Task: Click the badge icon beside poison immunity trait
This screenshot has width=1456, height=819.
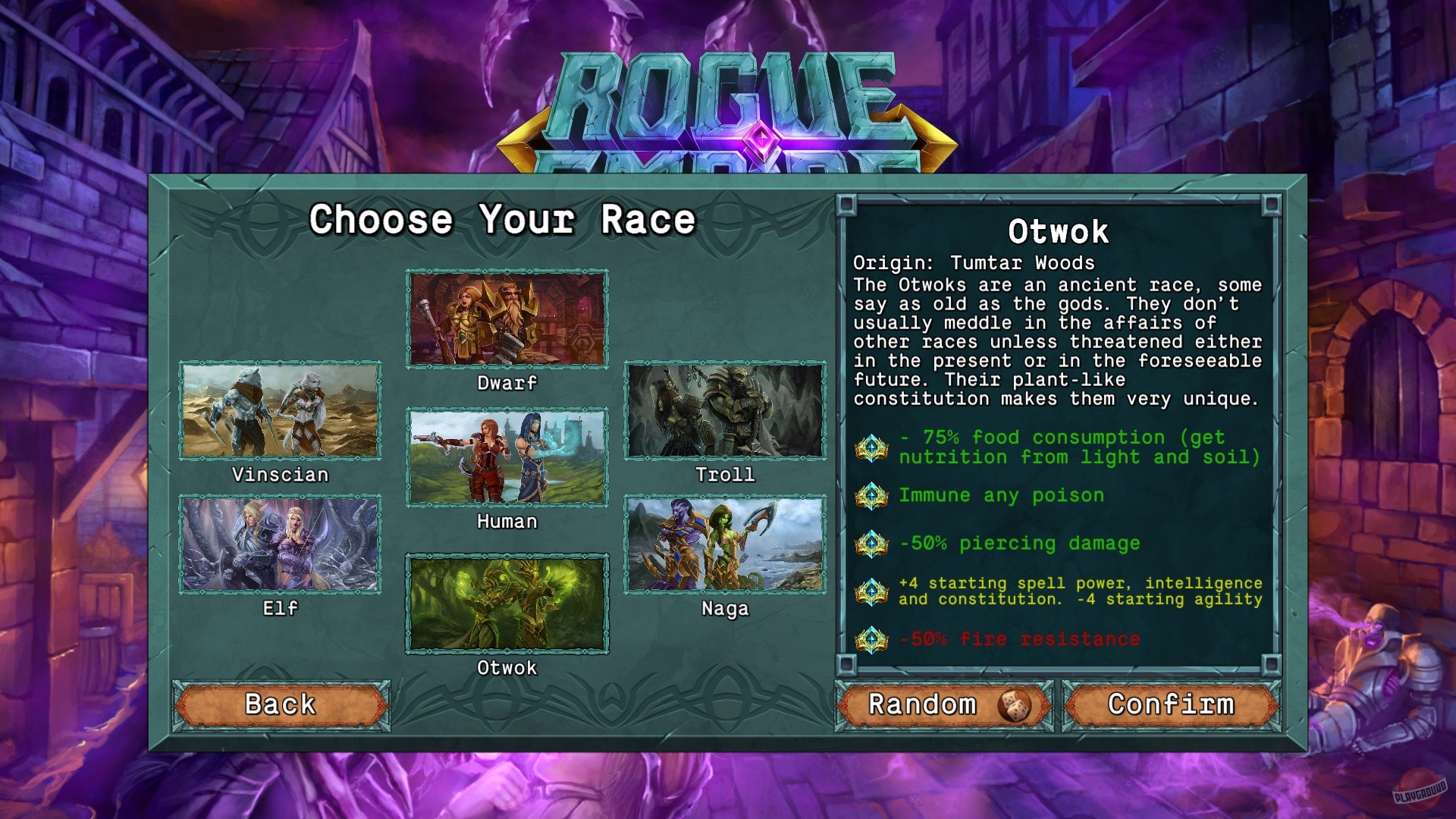Action: tap(871, 497)
